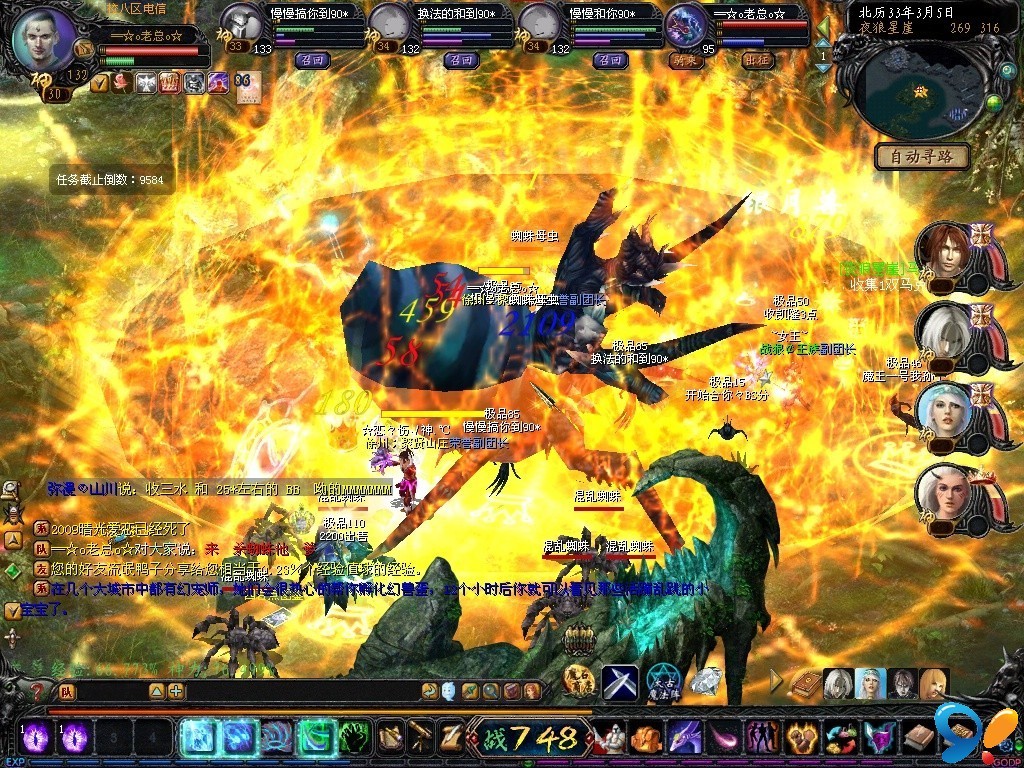The image size is (1024, 768).
Task: Use the diamond item icon
Action: (706, 681)
